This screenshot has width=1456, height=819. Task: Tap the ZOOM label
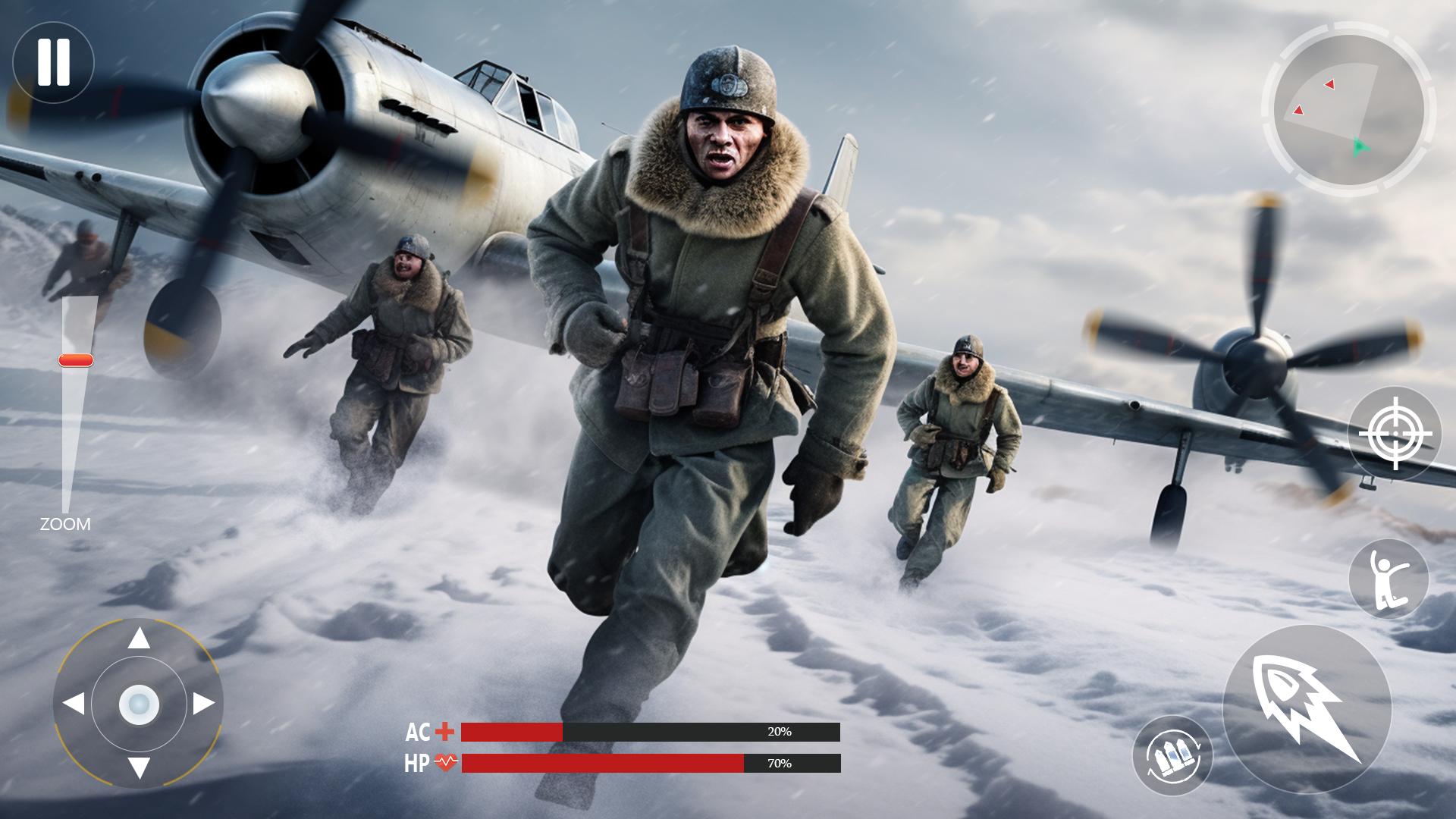65,522
